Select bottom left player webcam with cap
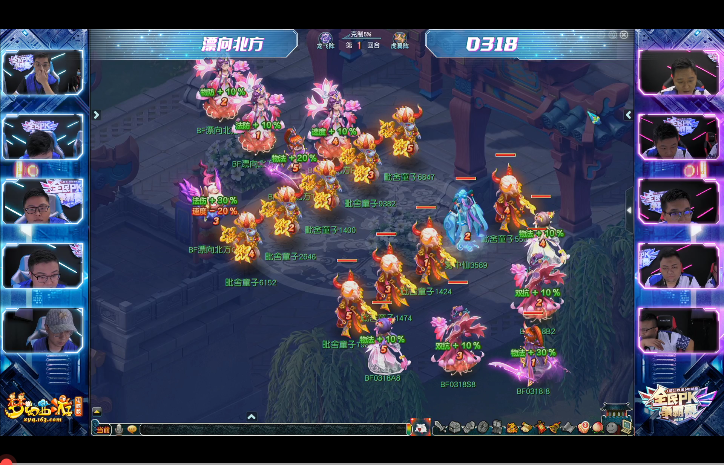Image resolution: width=724 pixels, height=465 pixels. coord(43,330)
